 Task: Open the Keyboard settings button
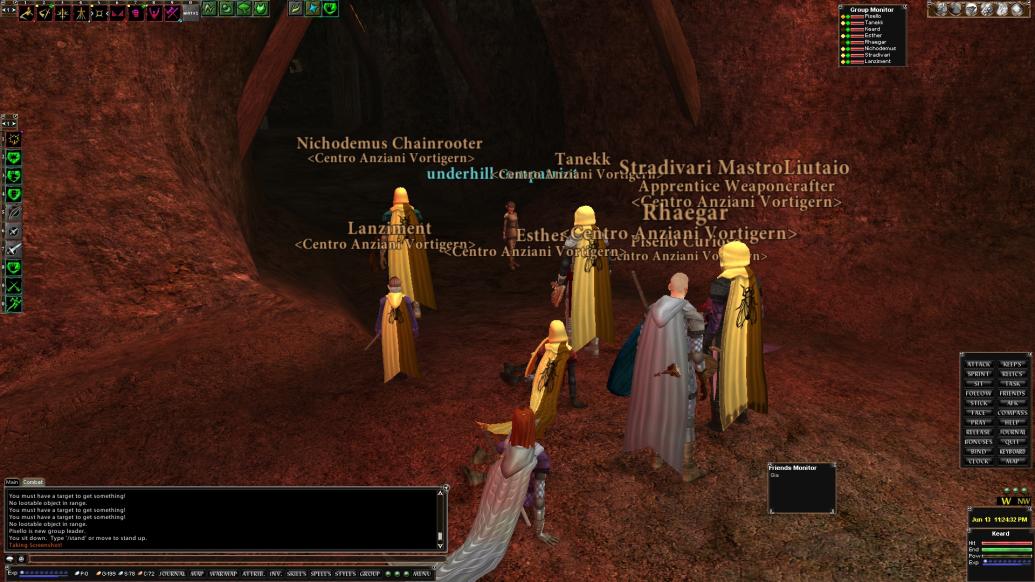pos(1012,451)
